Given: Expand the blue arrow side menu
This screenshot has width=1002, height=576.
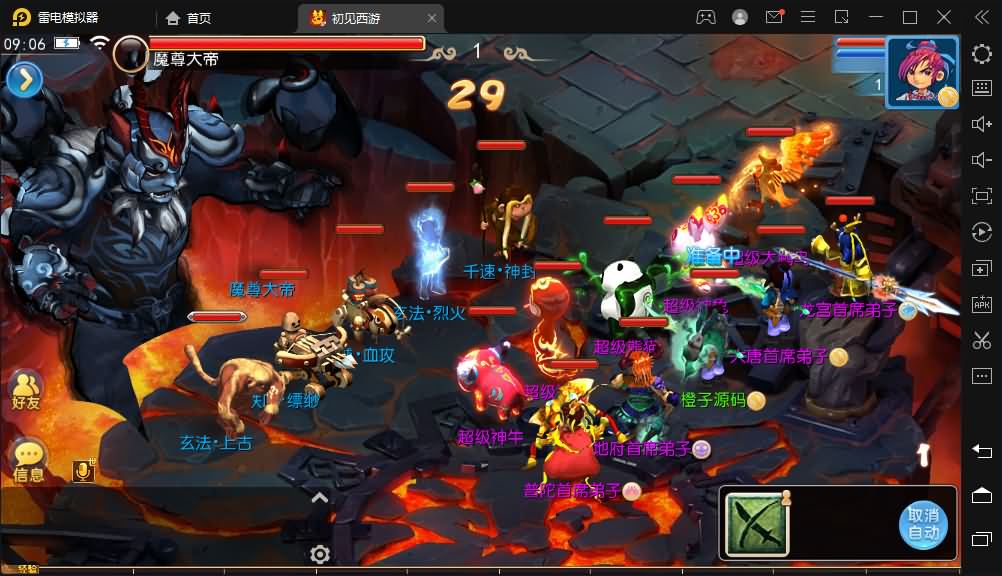Looking at the screenshot, I should [x=24, y=79].
